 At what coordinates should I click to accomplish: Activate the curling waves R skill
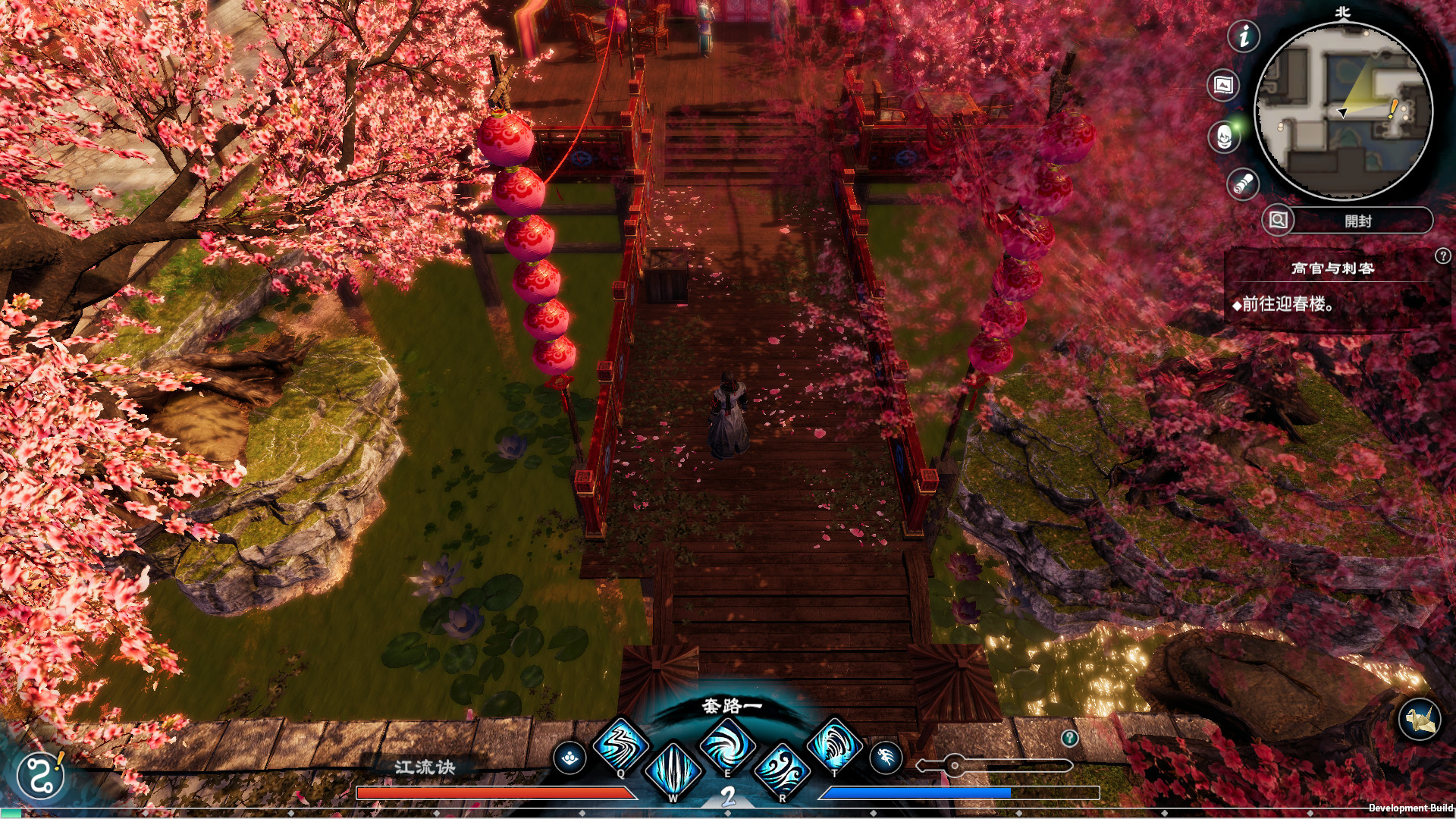coord(781,770)
